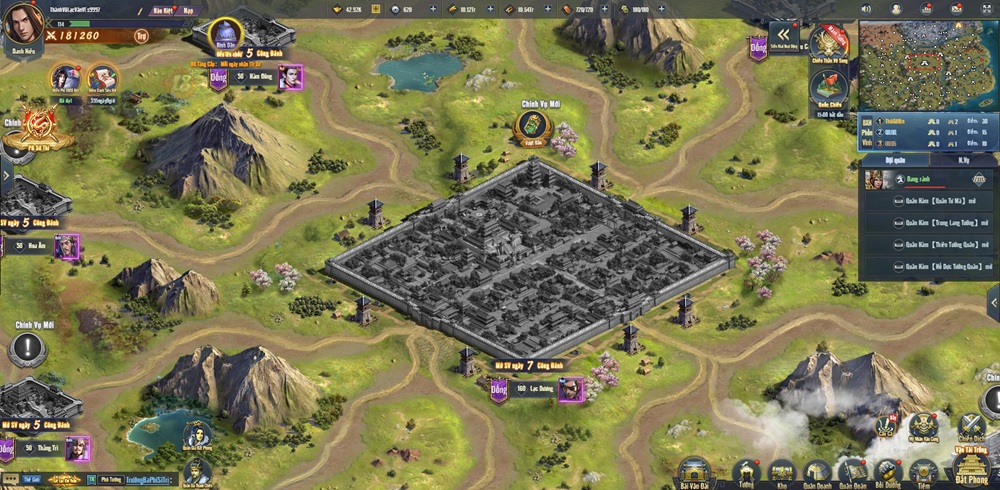Open the Kho storage menu
The image size is (1000, 490).
(x=780, y=472)
